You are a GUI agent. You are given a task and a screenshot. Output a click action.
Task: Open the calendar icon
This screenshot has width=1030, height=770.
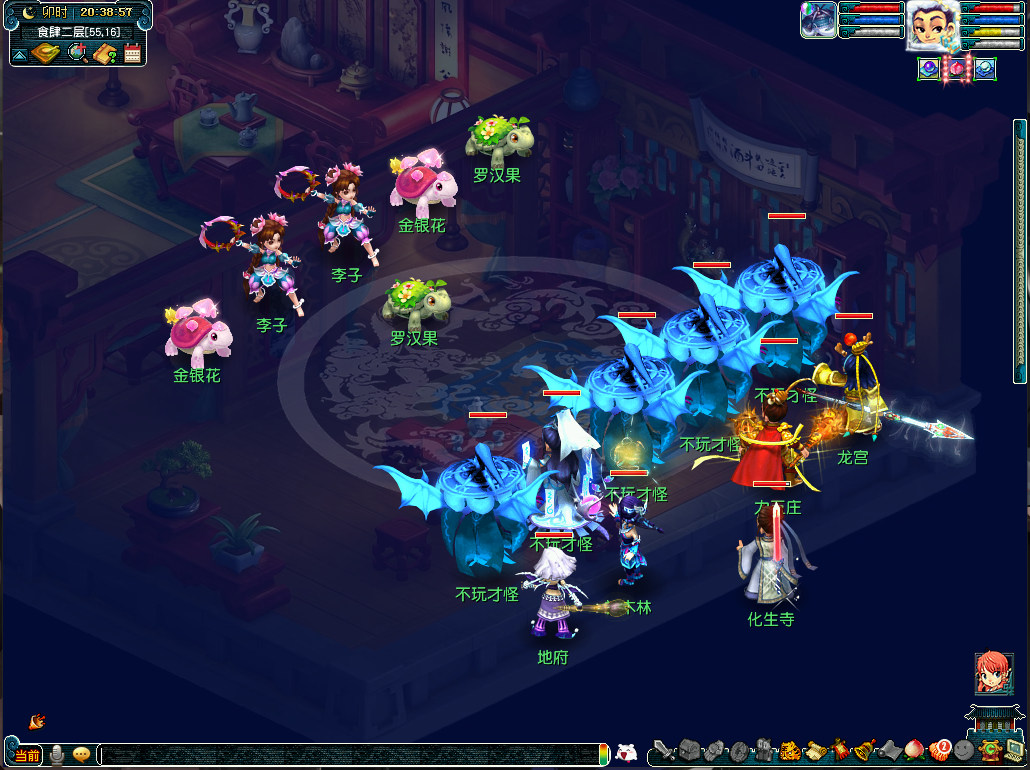132,53
